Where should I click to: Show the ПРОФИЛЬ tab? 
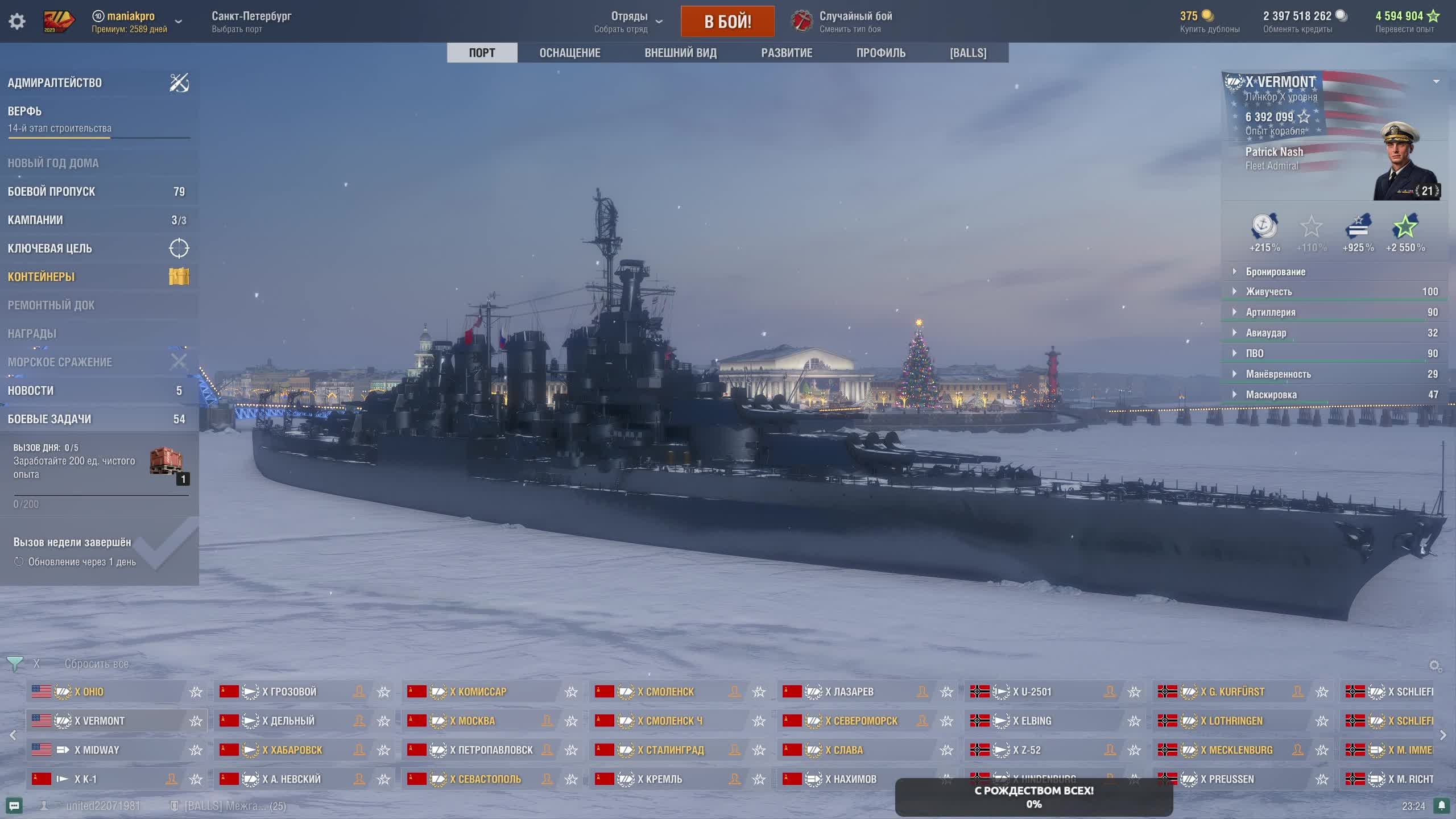point(880,53)
